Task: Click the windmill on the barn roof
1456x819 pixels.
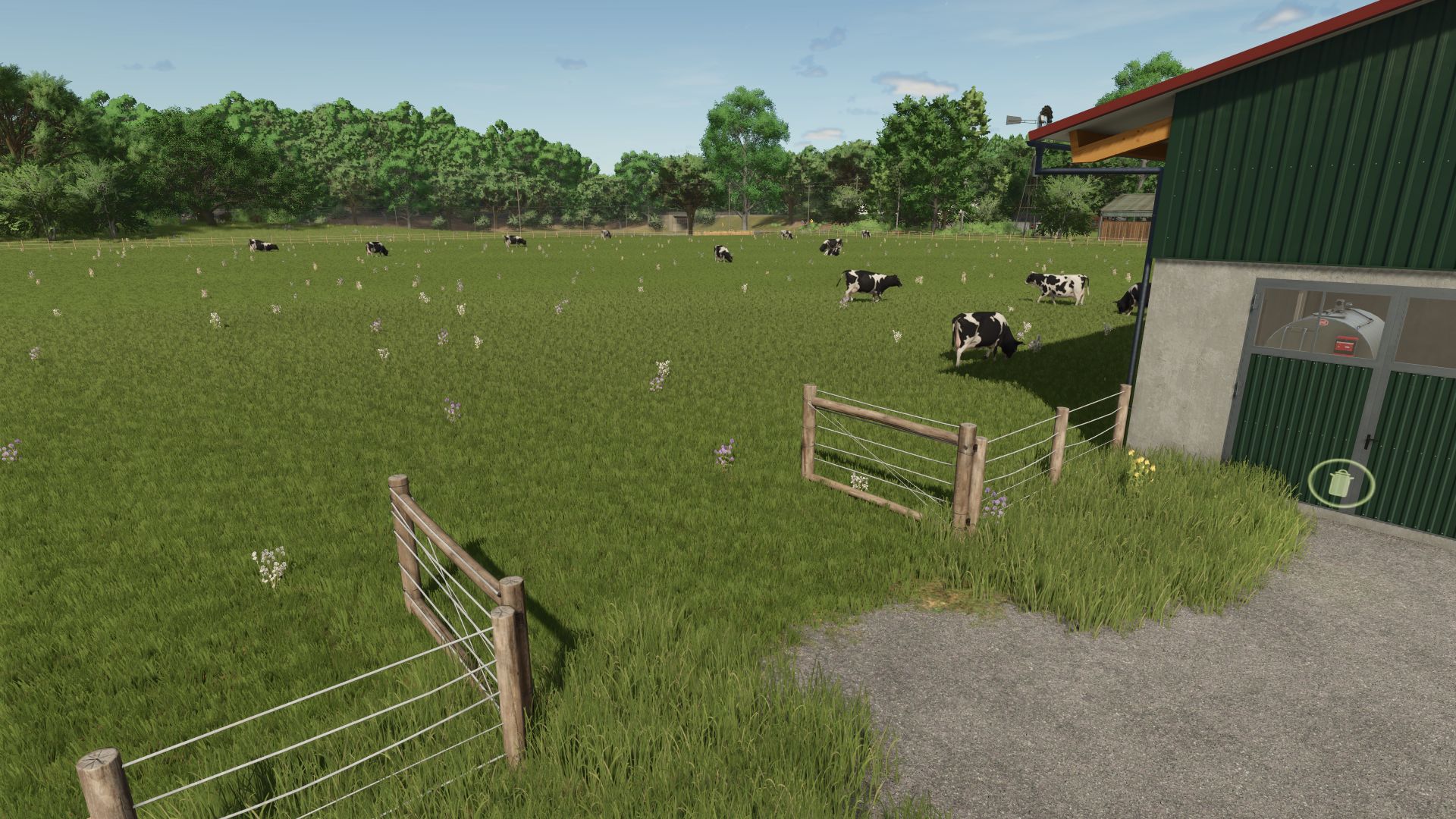Action: (1045, 114)
